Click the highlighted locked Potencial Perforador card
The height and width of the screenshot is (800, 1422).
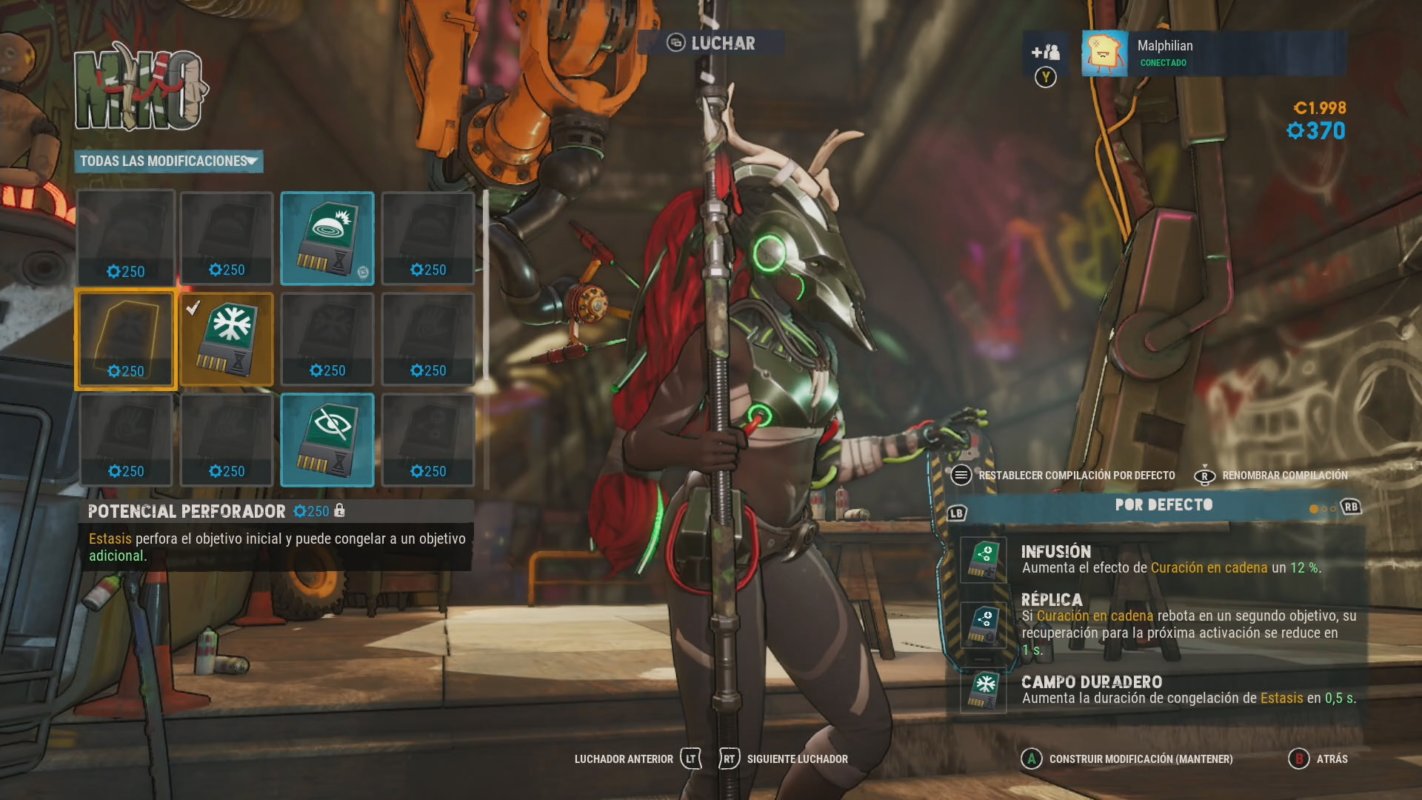125,339
